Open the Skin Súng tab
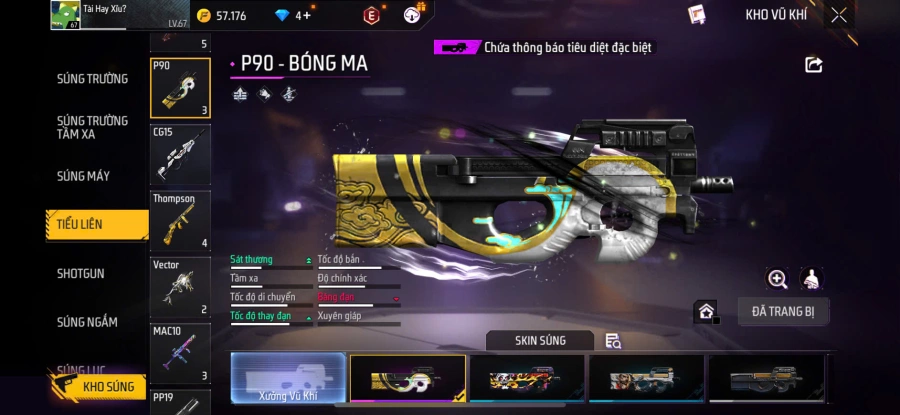The image size is (900, 415). point(540,341)
